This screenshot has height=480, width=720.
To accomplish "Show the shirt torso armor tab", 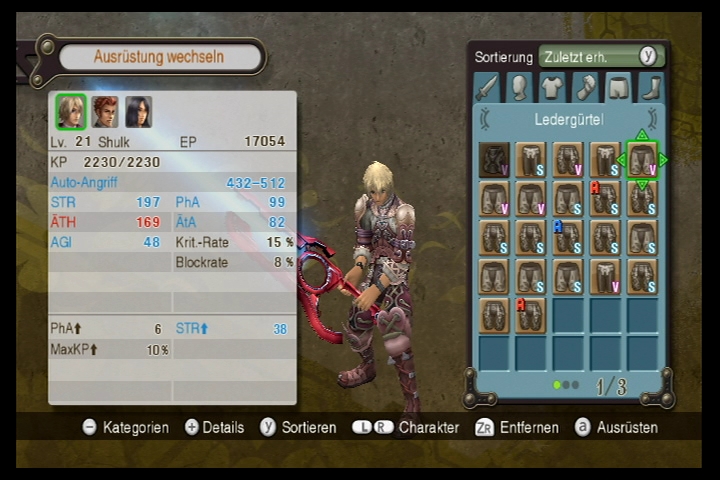I will tap(552, 88).
